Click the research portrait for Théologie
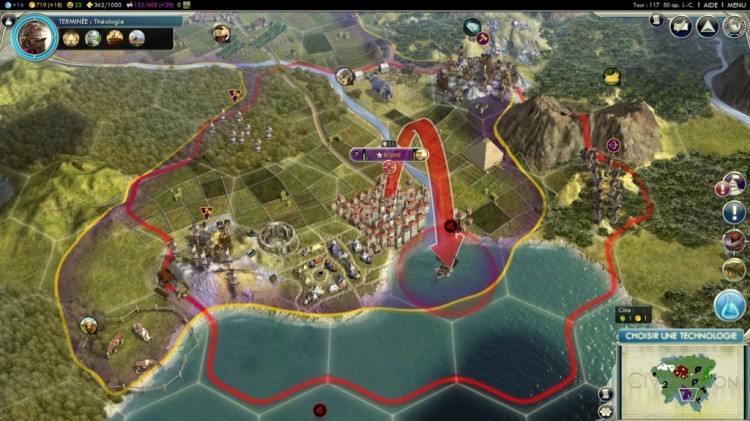Screen dimensions: 750x421 [35, 37]
